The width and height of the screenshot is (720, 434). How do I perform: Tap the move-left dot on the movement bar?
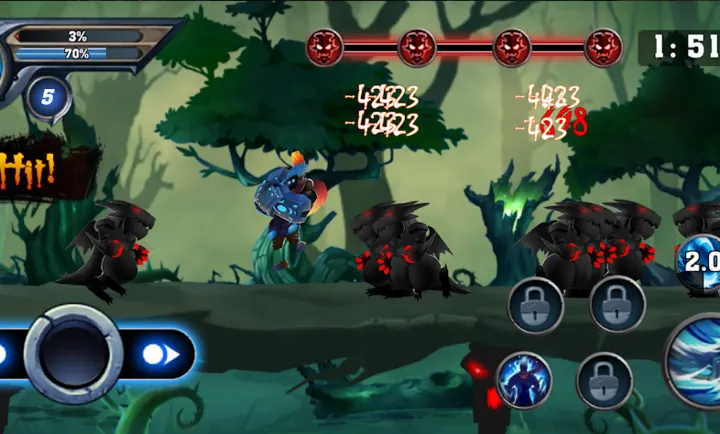tap(3, 354)
